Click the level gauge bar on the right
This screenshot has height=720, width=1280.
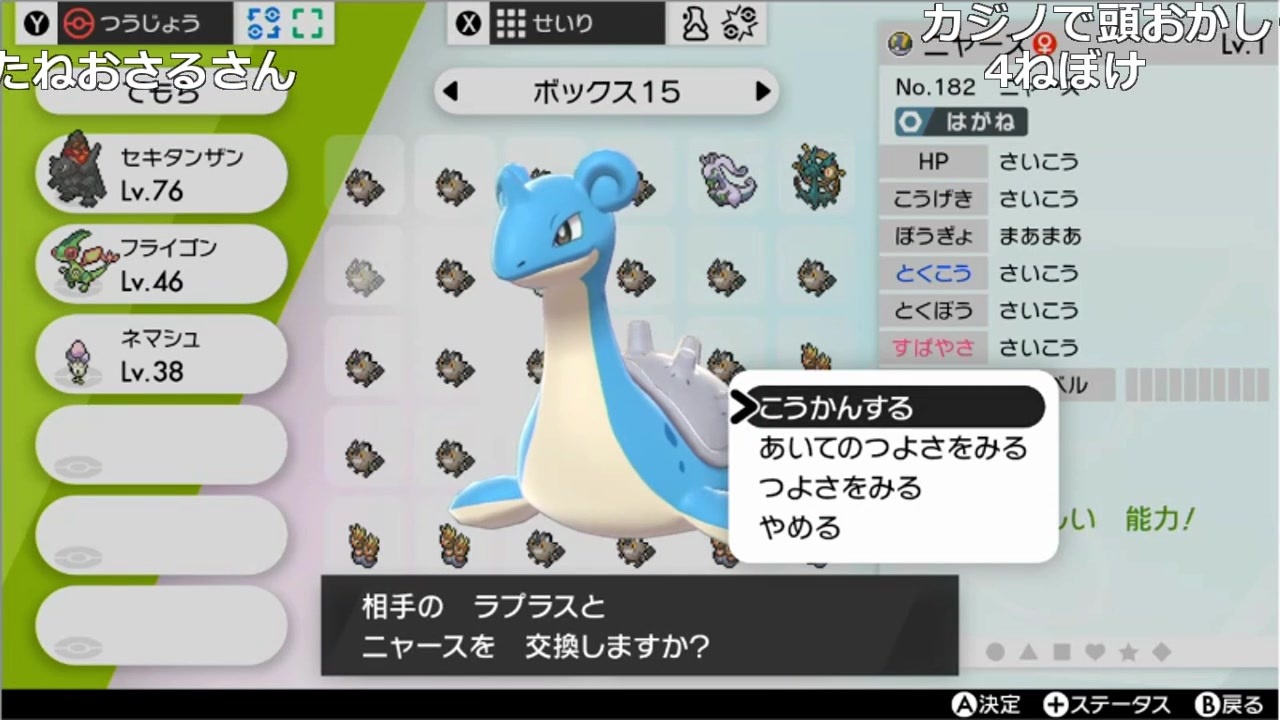coord(1197,384)
